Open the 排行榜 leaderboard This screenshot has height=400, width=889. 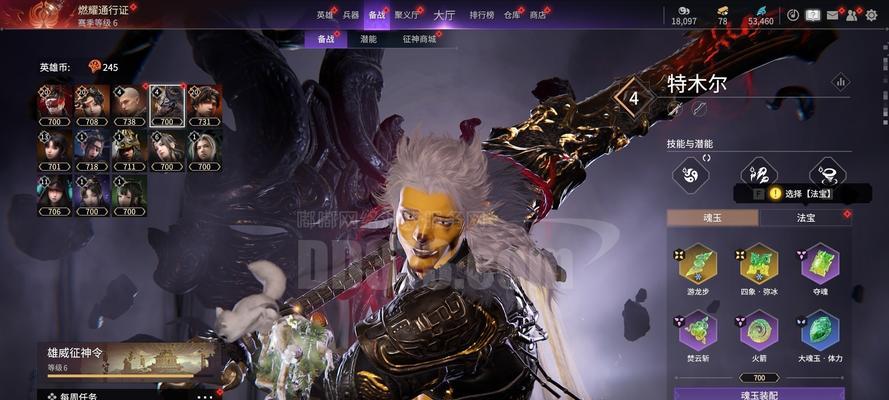481,15
